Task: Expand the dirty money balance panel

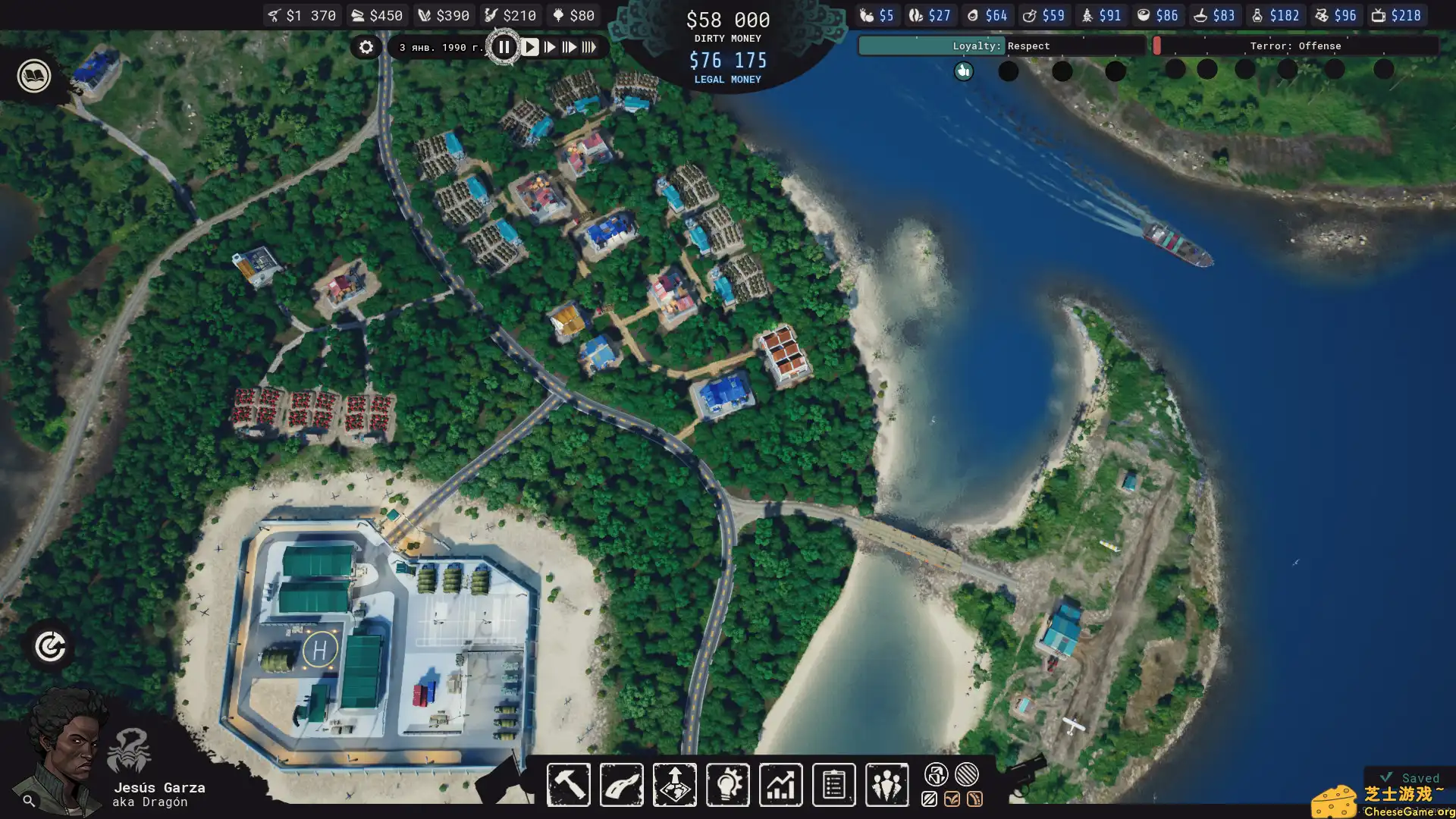Action: click(727, 20)
